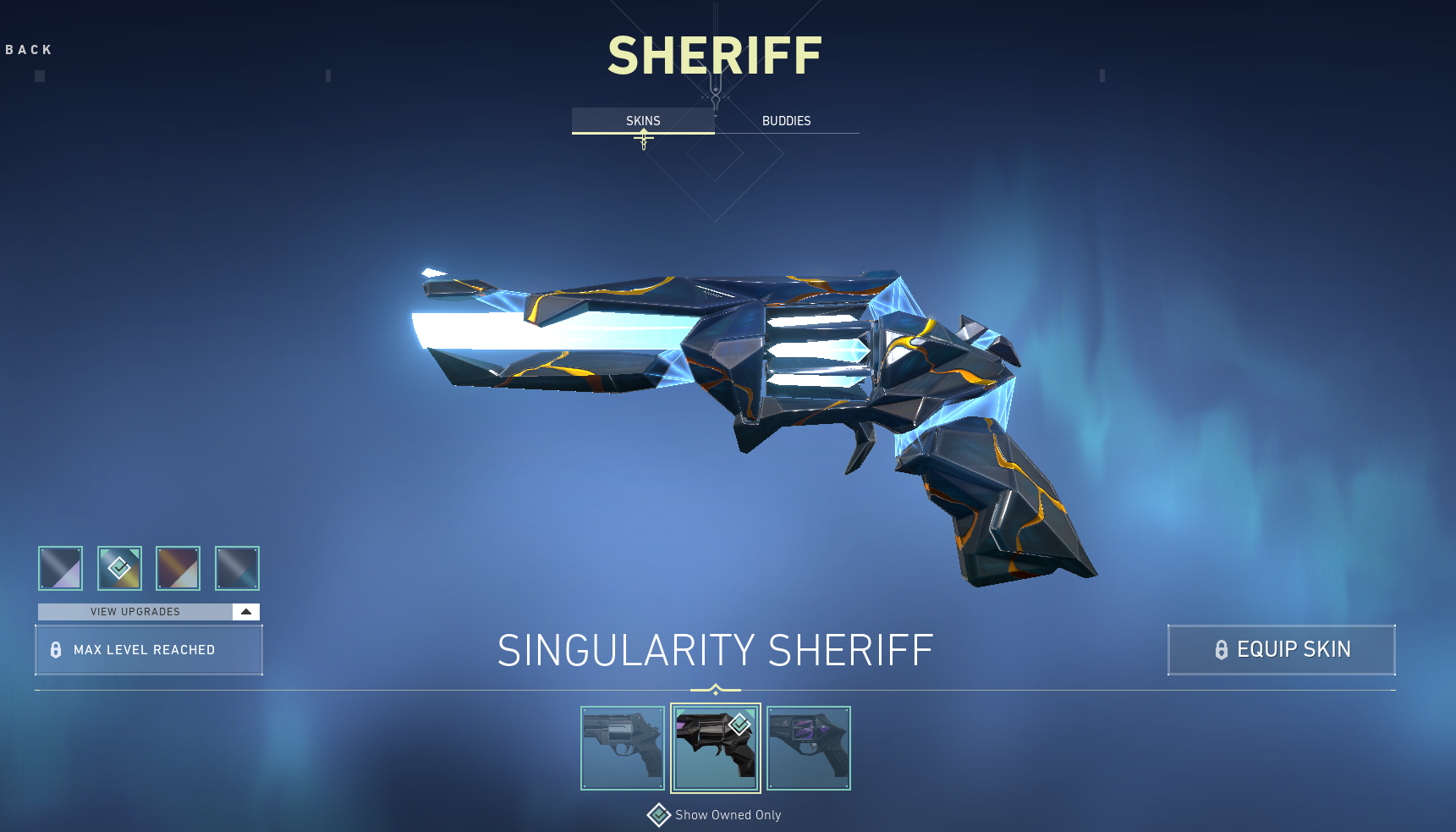Image resolution: width=1456 pixels, height=832 pixels.
Task: Select the currently checked gold variant swatch
Action: coord(119,568)
